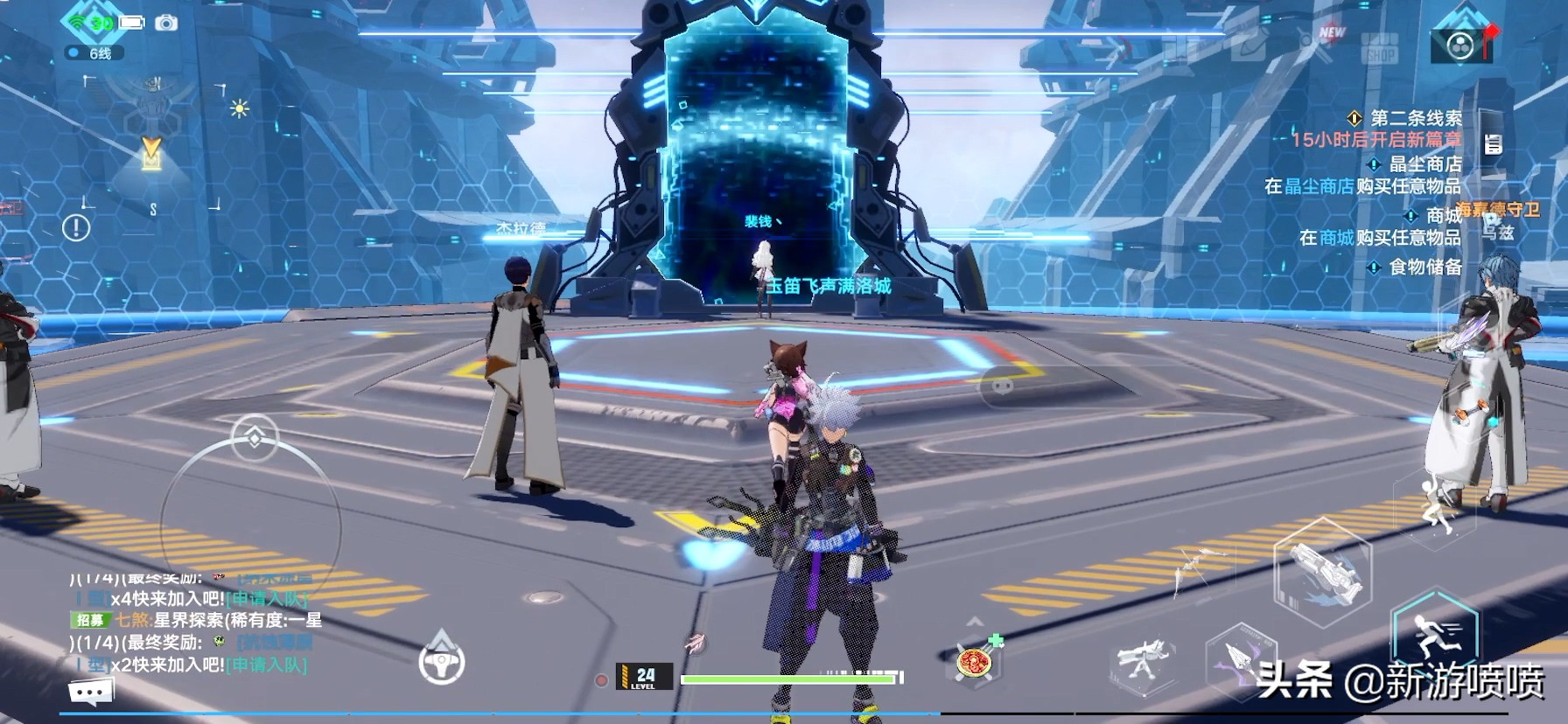Eat the pizza food item
Screen dimensions: 1568x724
pos(975,662)
